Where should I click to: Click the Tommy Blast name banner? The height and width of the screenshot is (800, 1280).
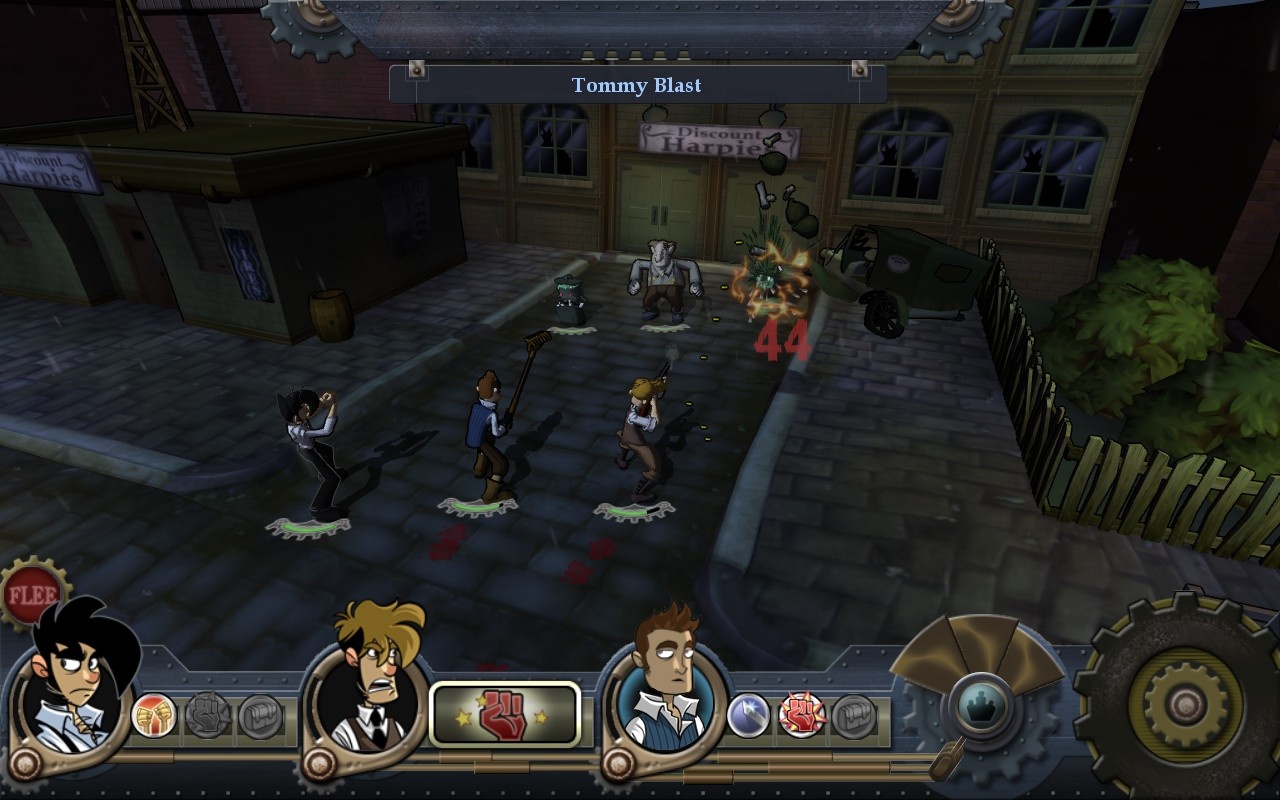point(636,86)
